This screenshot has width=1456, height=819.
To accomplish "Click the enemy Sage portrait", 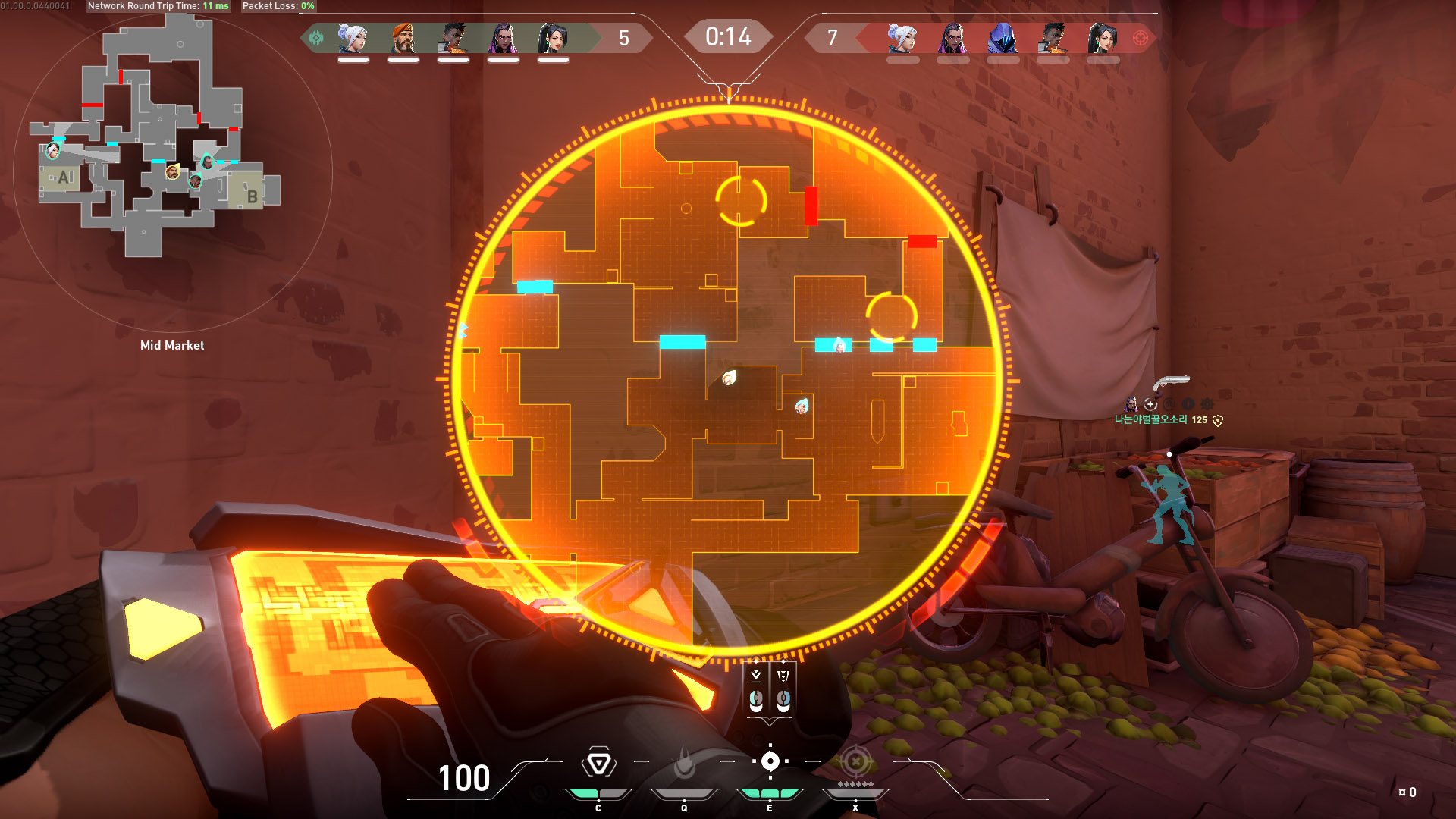I will pyautogui.click(x=1103, y=38).
